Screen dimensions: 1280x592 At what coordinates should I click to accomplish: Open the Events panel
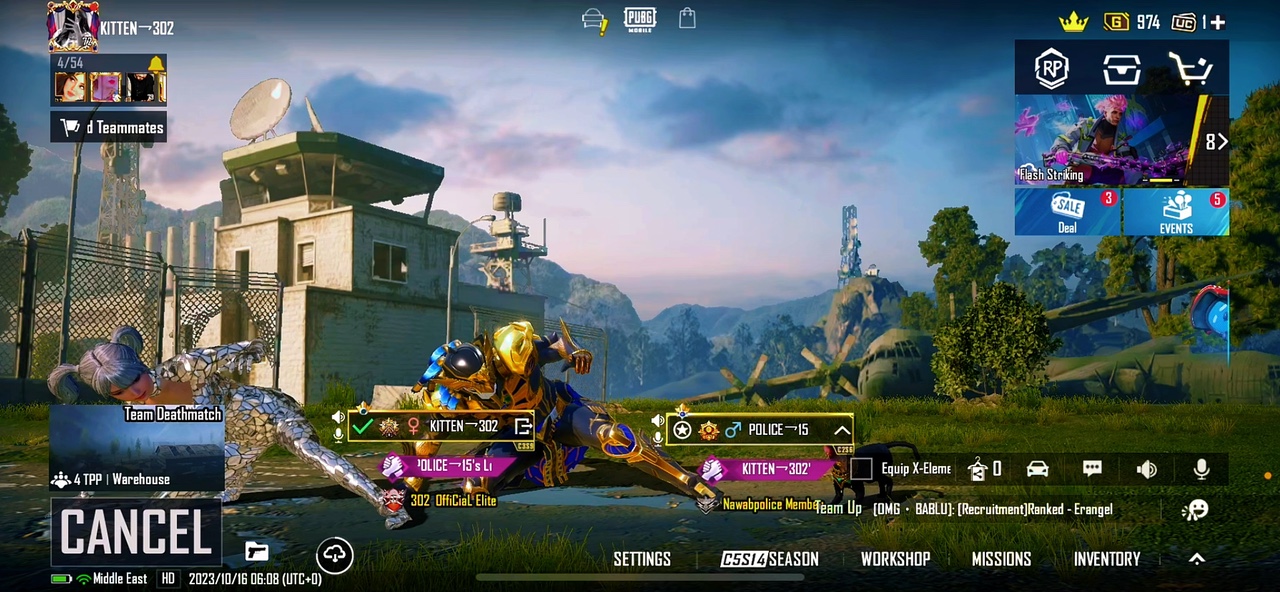pos(1176,211)
